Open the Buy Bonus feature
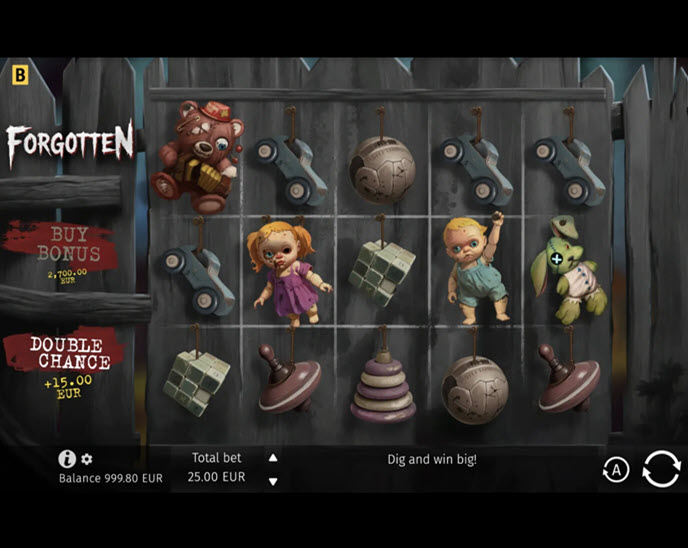 click(x=62, y=250)
